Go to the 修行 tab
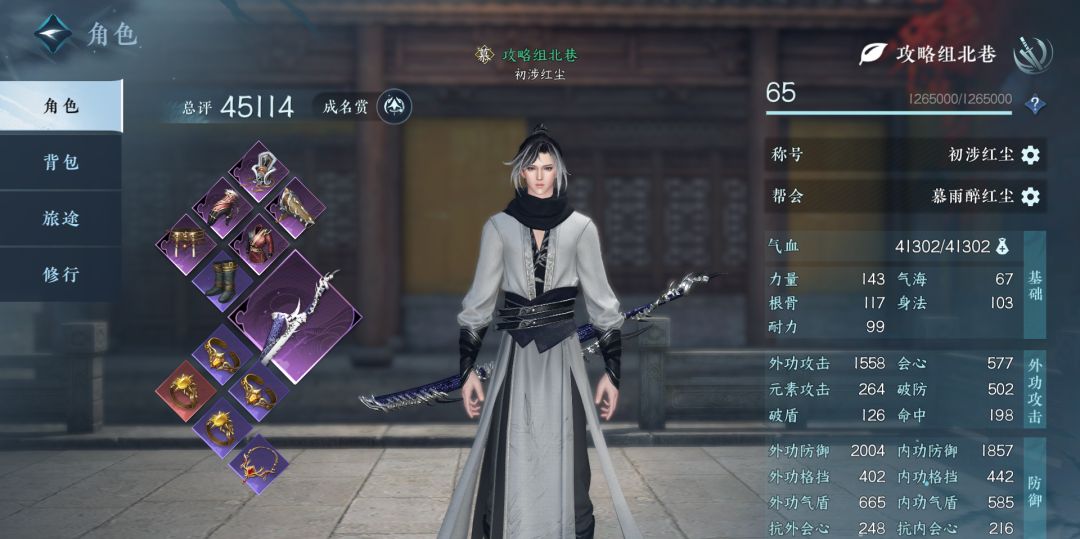The height and width of the screenshot is (539, 1080). [60, 274]
